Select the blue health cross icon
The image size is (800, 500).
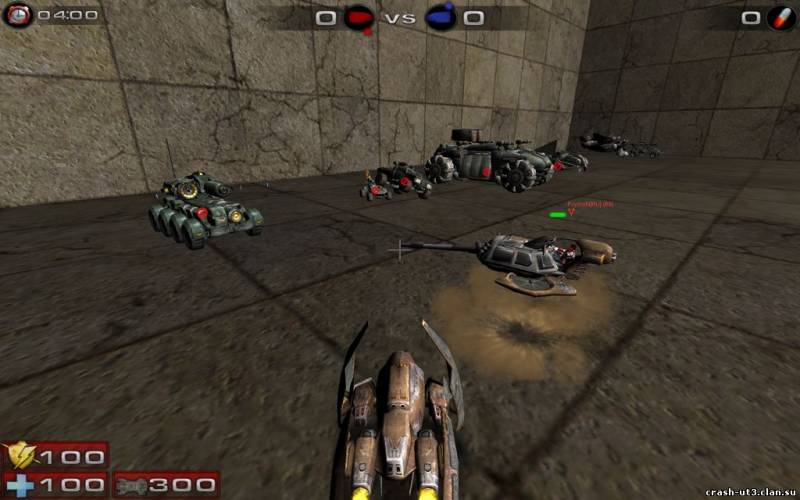click(20, 485)
